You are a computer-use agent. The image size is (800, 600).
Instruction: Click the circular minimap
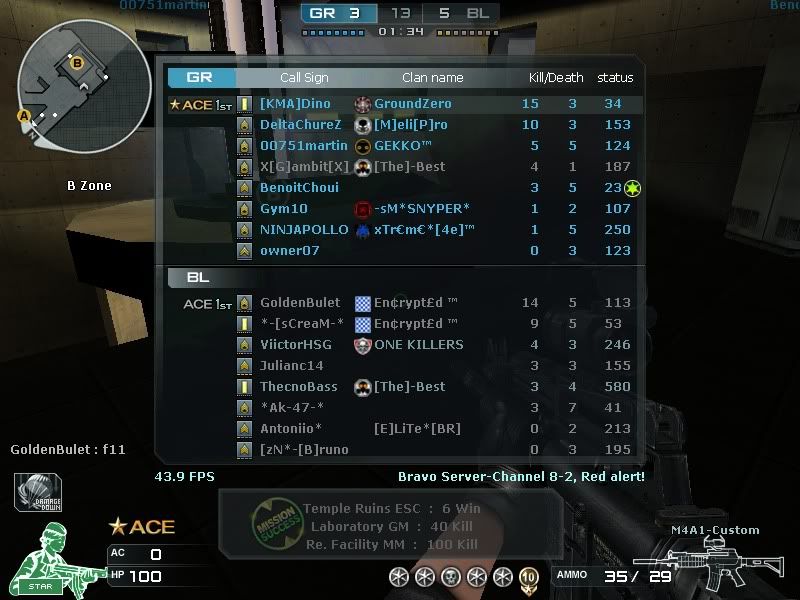coord(85,85)
